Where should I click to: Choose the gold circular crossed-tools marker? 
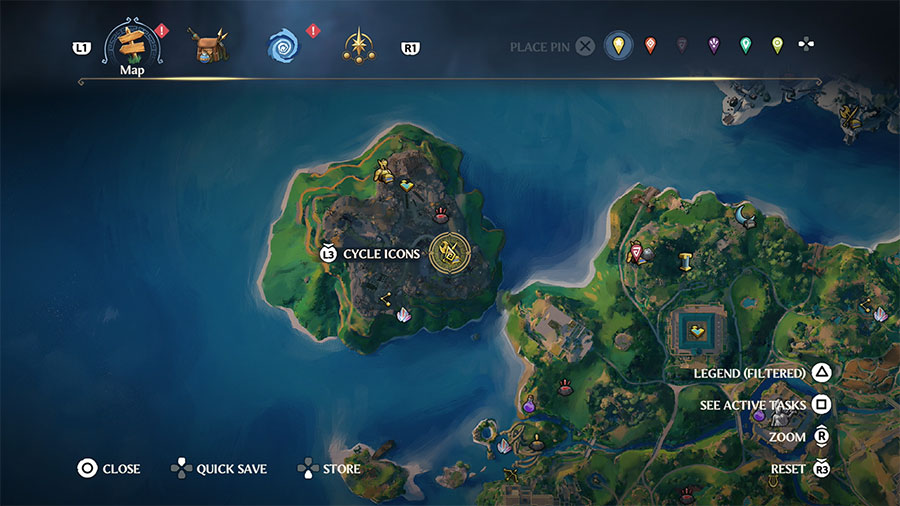[x=449, y=254]
